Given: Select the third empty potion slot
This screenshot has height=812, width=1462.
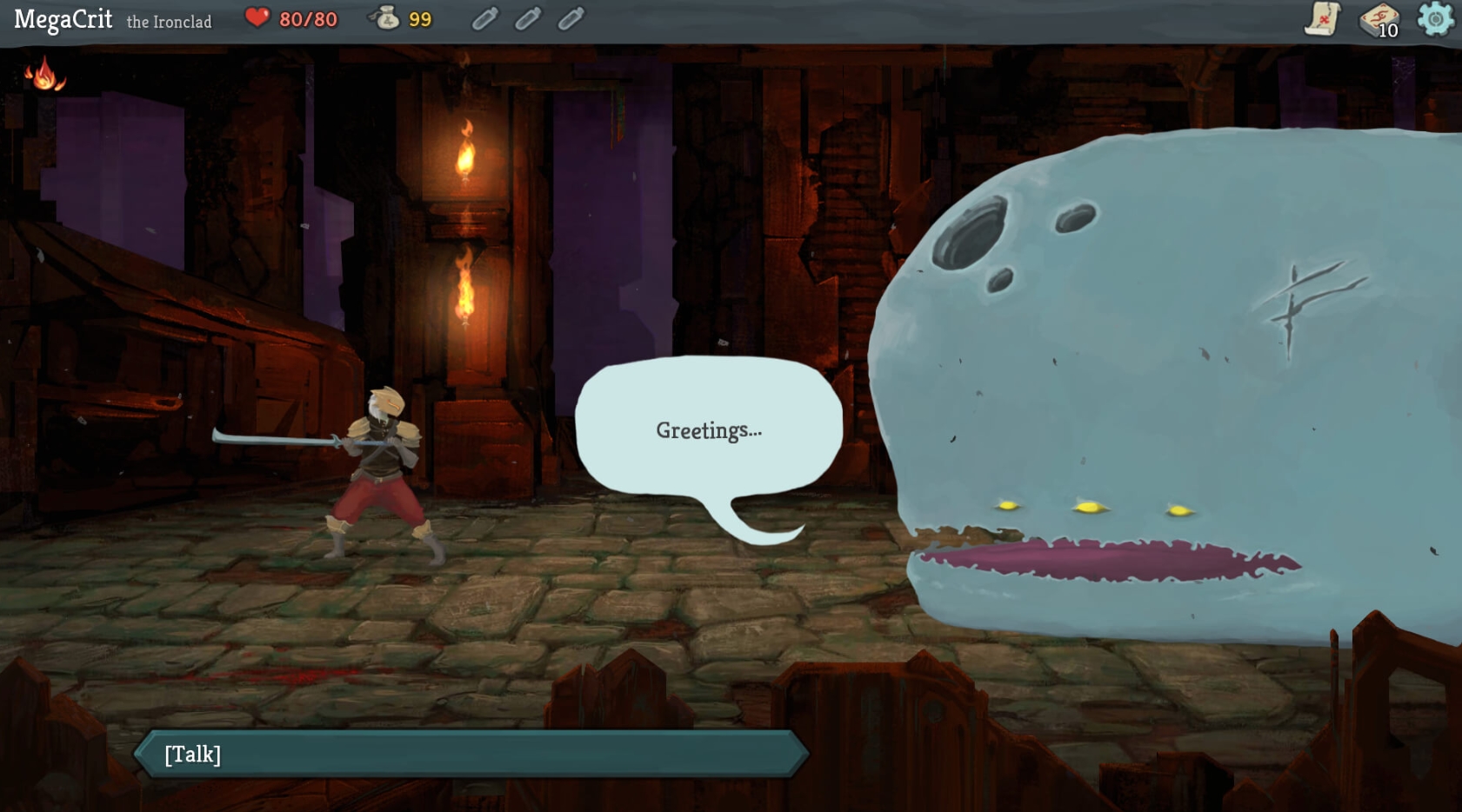Looking at the screenshot, I should (x=571, y=19).
